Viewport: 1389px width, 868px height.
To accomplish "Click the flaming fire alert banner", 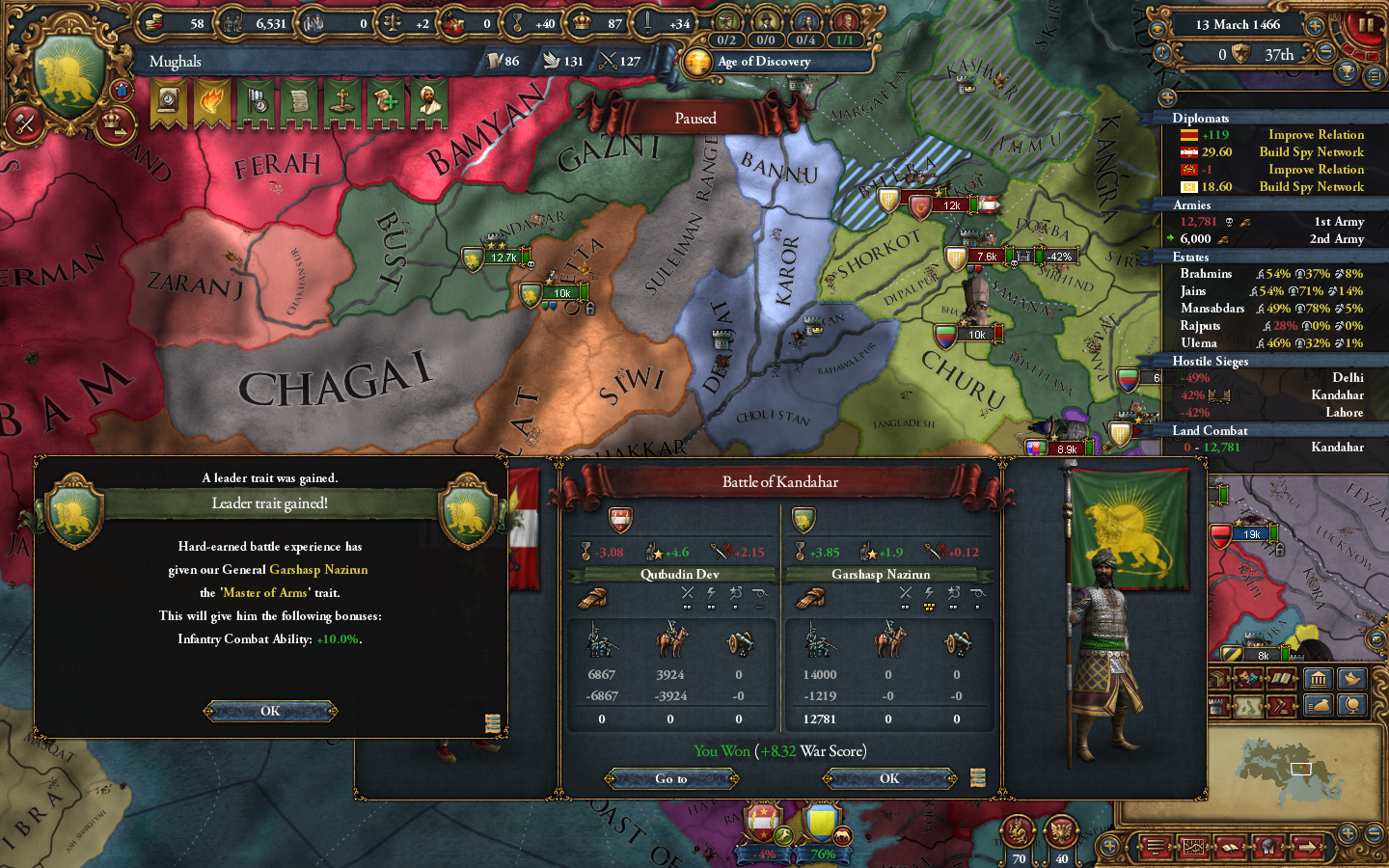I will pyautogui.click(x=212, y=100).
